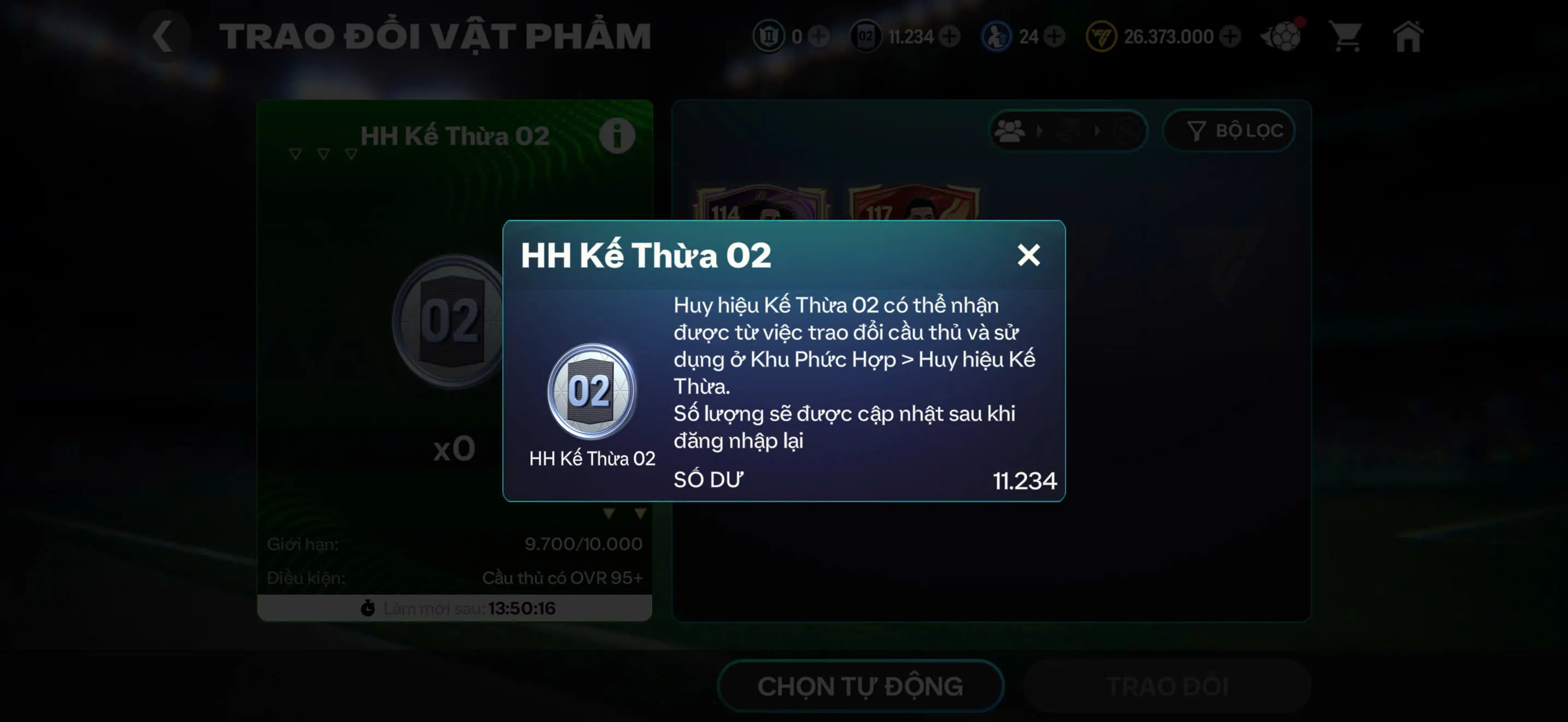Click the home icon
This screenshot has width=1568, height=722.
coord(1409,37)
